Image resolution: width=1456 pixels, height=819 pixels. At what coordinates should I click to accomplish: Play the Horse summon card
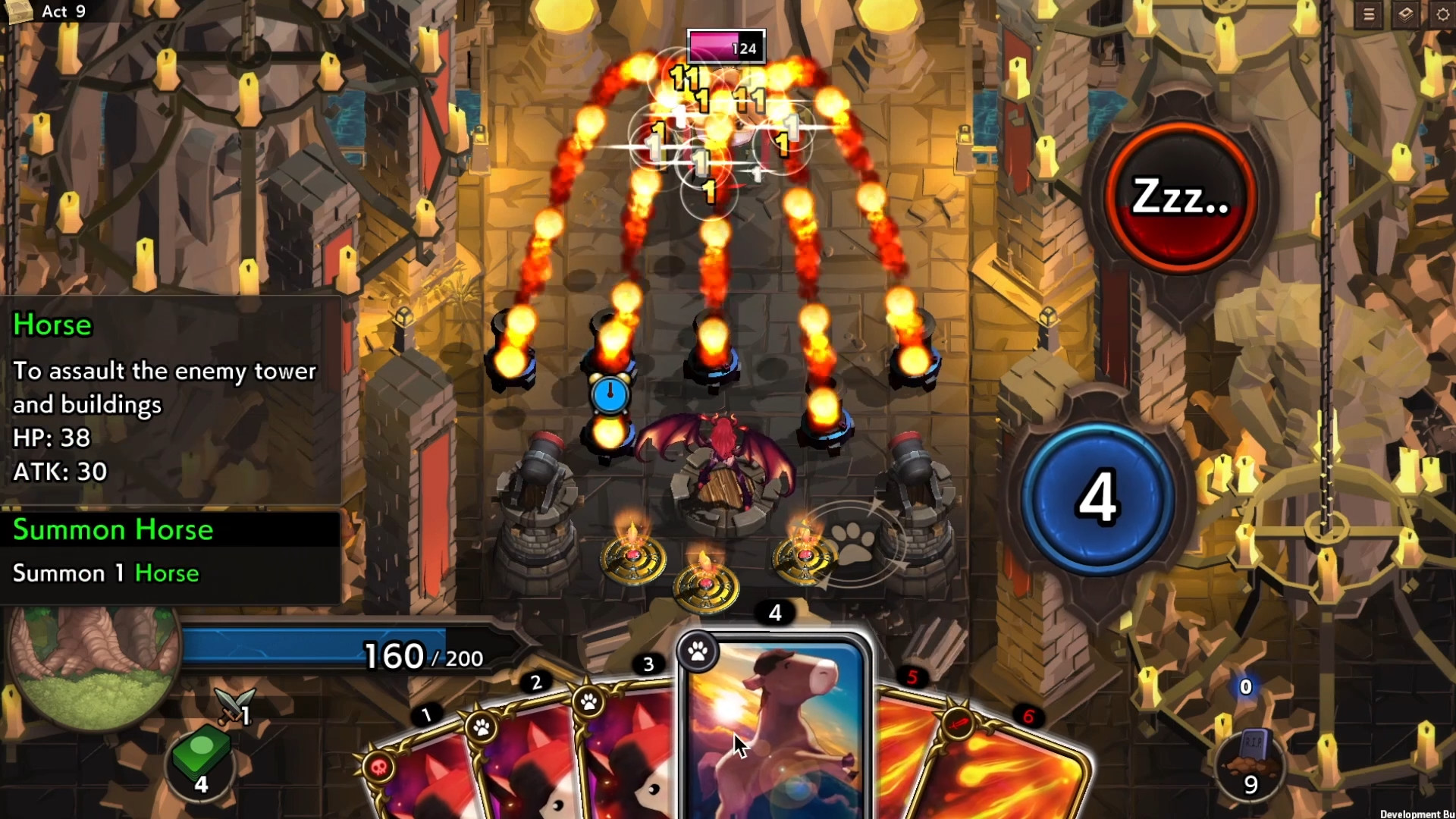pyautogui.click(x=773, y=728)
